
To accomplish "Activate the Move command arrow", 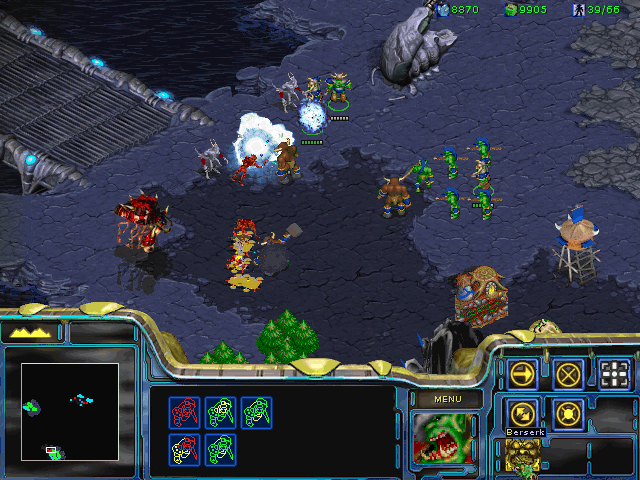I will pyautogui.click(x=522, y=374).
